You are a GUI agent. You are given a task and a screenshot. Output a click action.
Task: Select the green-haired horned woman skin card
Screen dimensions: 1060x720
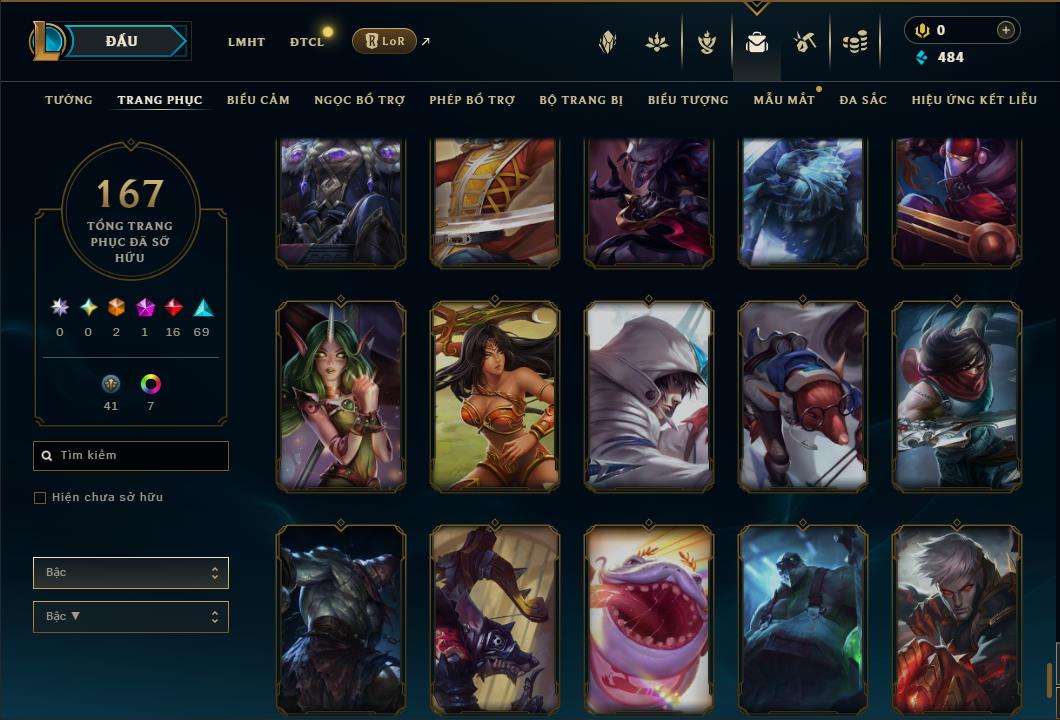[341, 396]
